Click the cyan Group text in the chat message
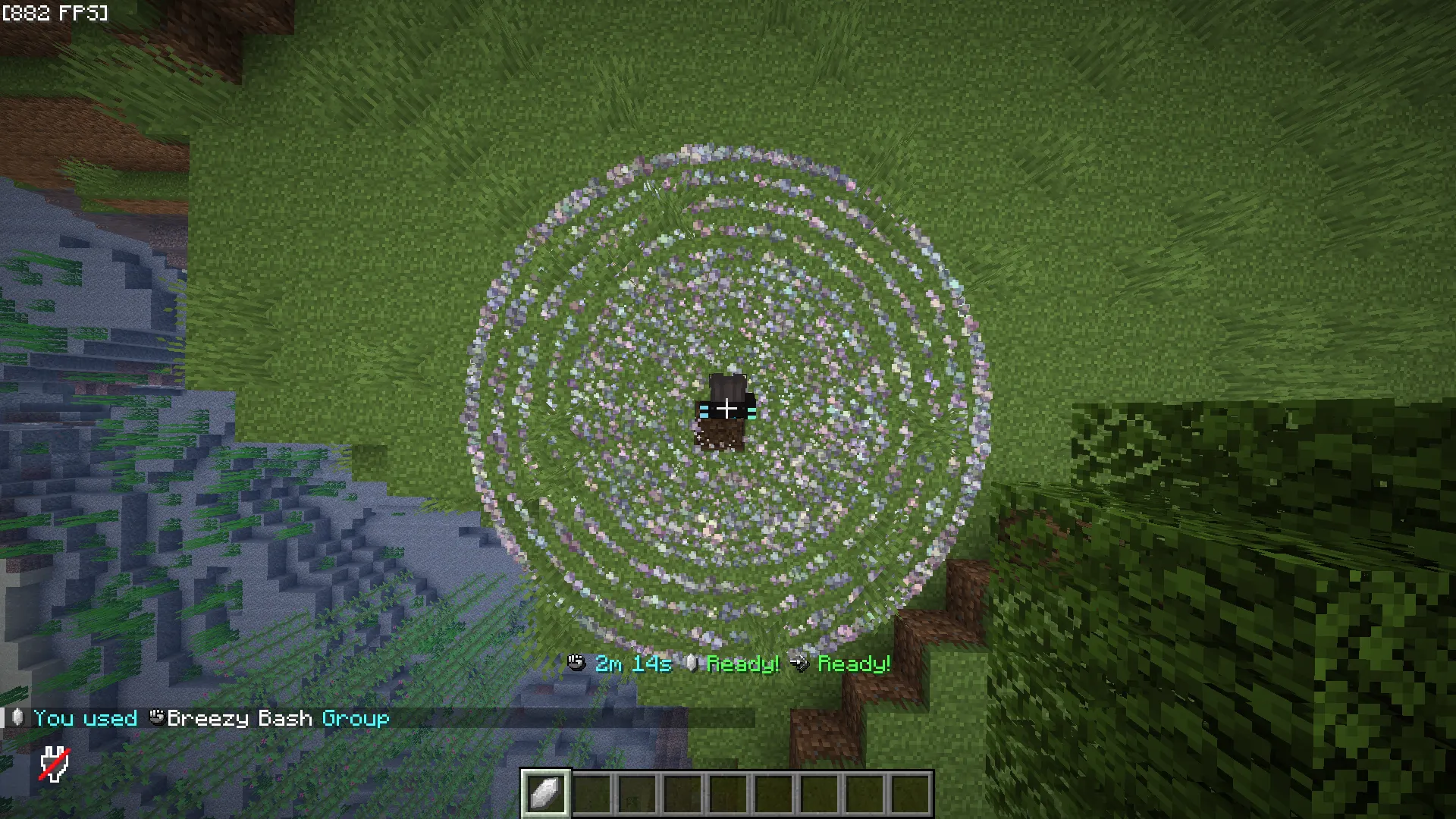This screenshot has height=819, width=1456. click(x=355, y=718)
